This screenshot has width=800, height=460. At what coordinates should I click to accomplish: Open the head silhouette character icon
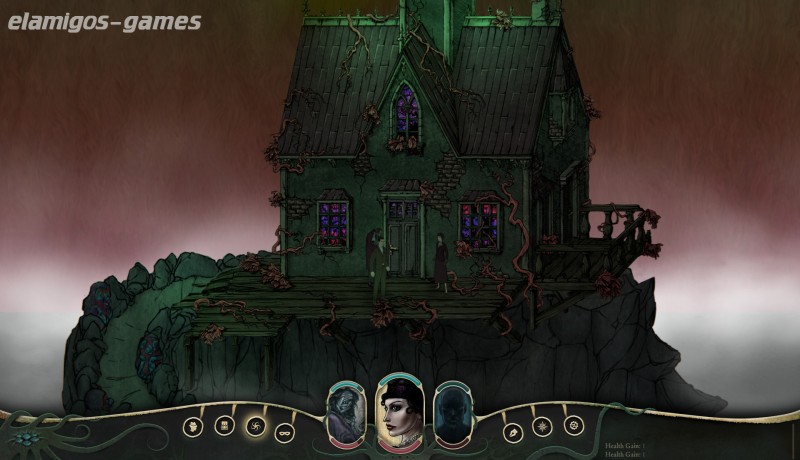click(x=193, y=426)
